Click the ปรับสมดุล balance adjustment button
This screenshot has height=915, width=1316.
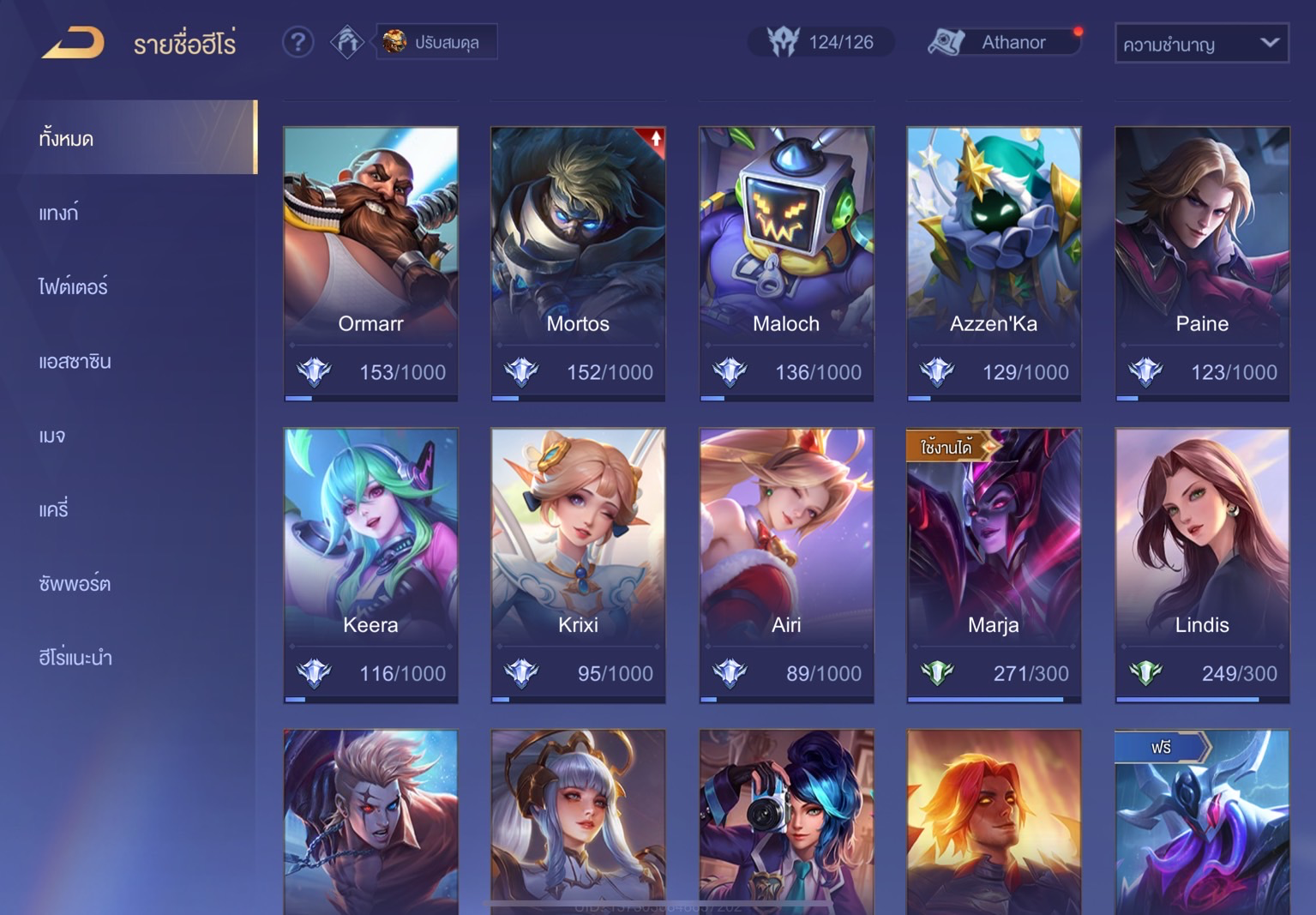click(436, 42)
